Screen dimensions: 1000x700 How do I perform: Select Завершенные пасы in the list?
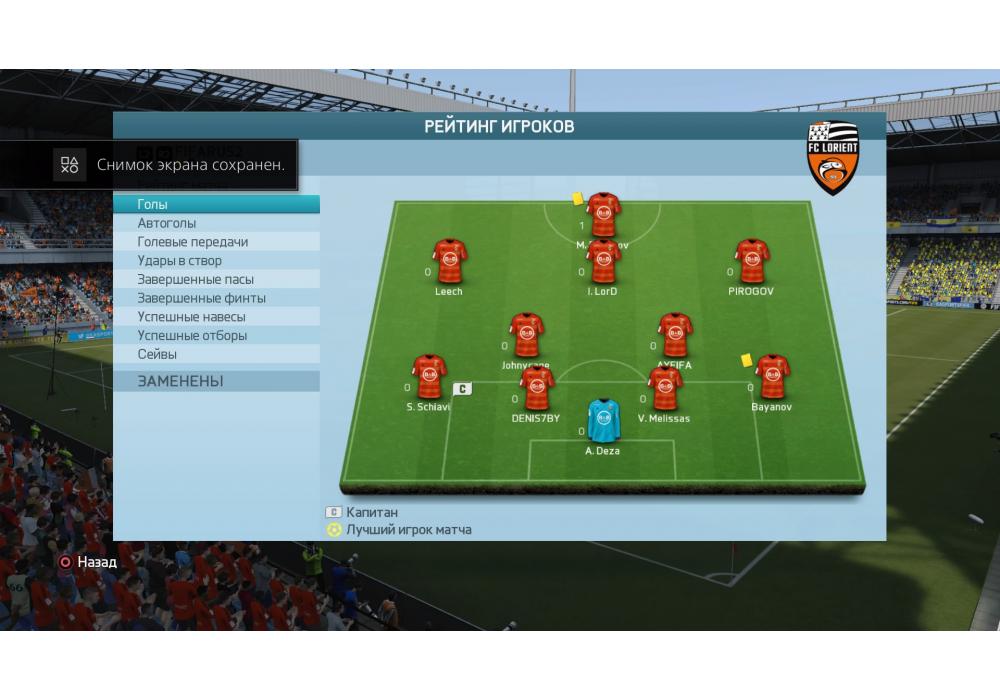[216, 279]
